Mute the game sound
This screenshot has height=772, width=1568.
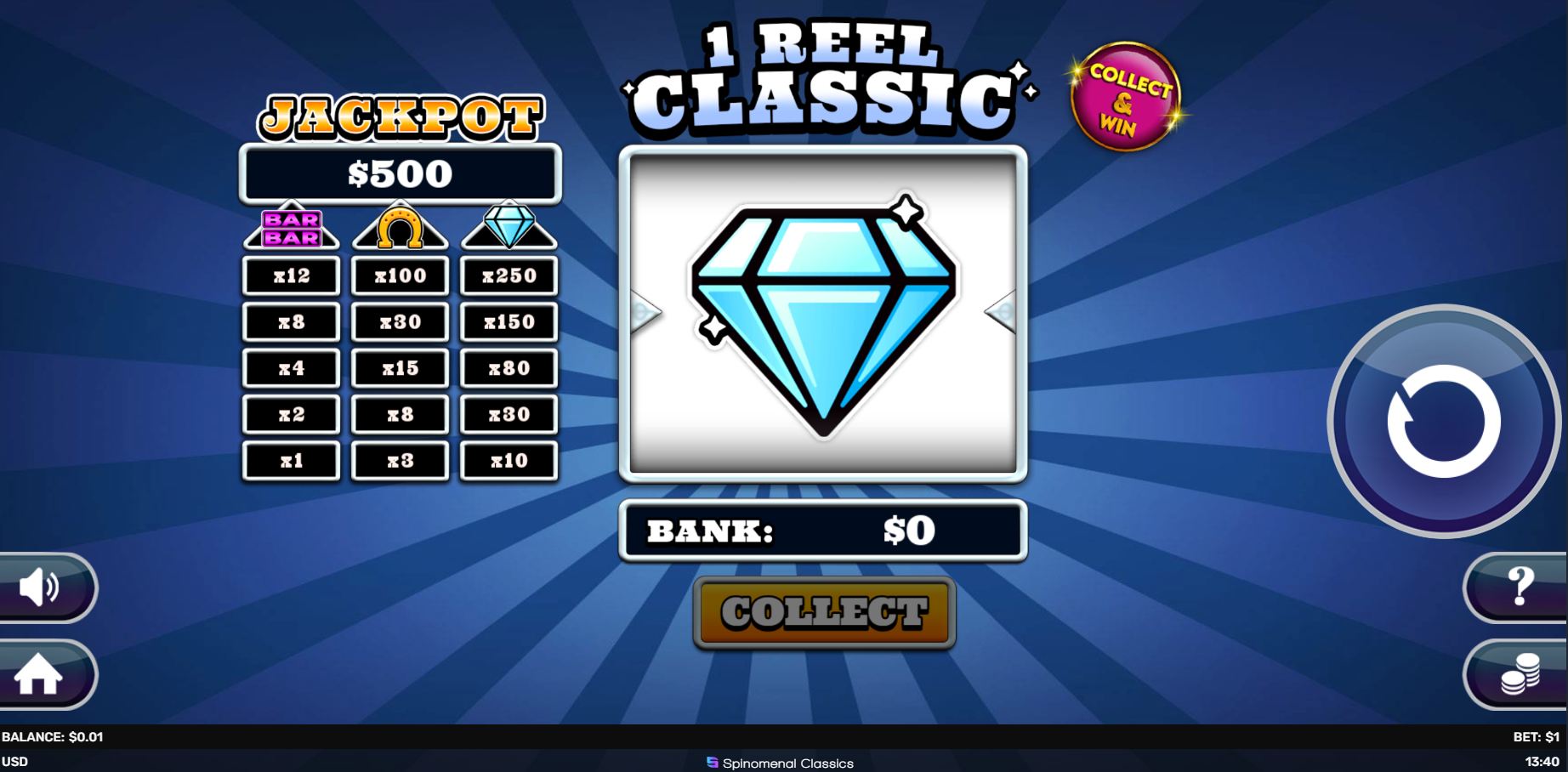40,587
